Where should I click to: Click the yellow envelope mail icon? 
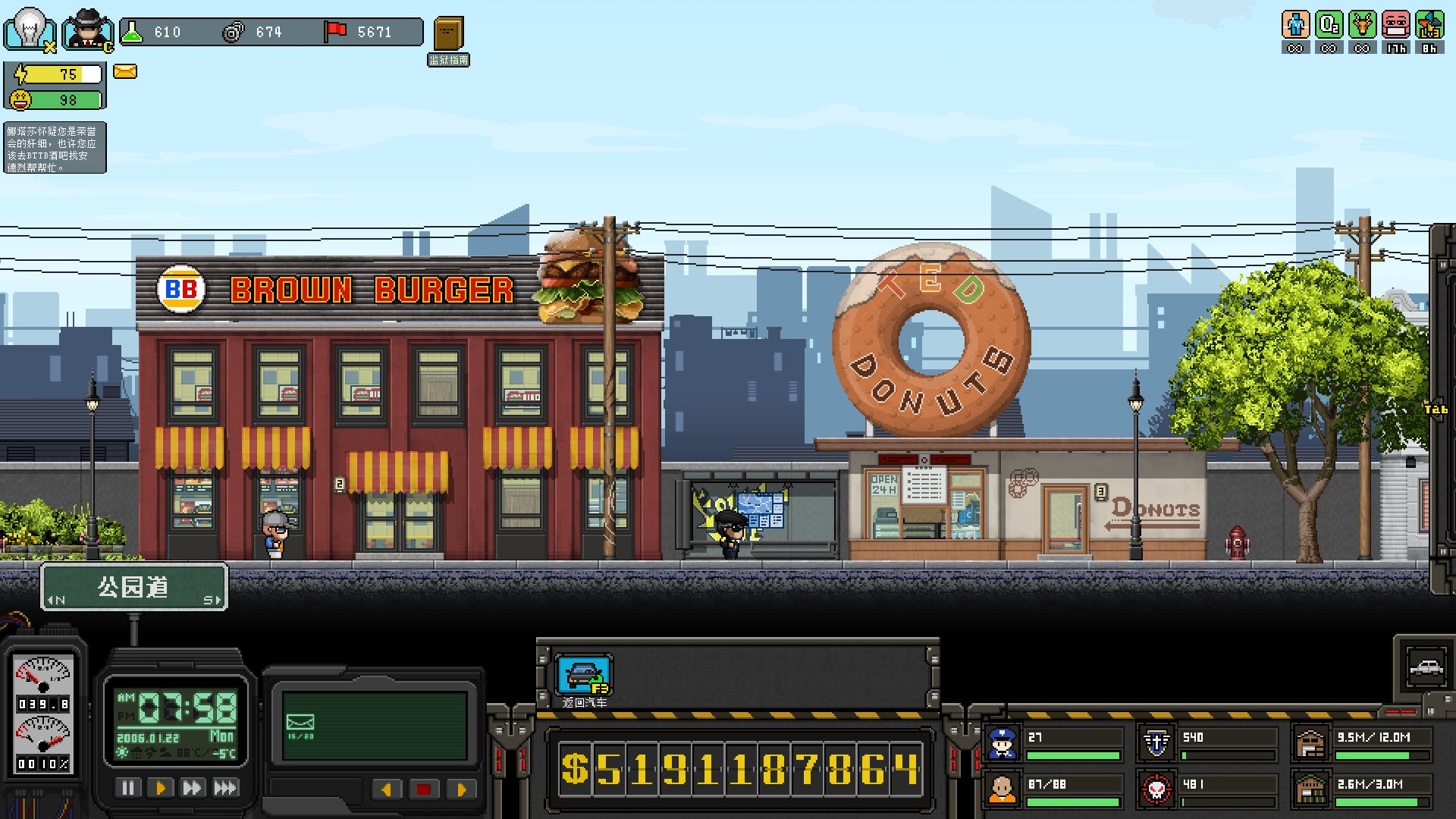tap(125, 71)
